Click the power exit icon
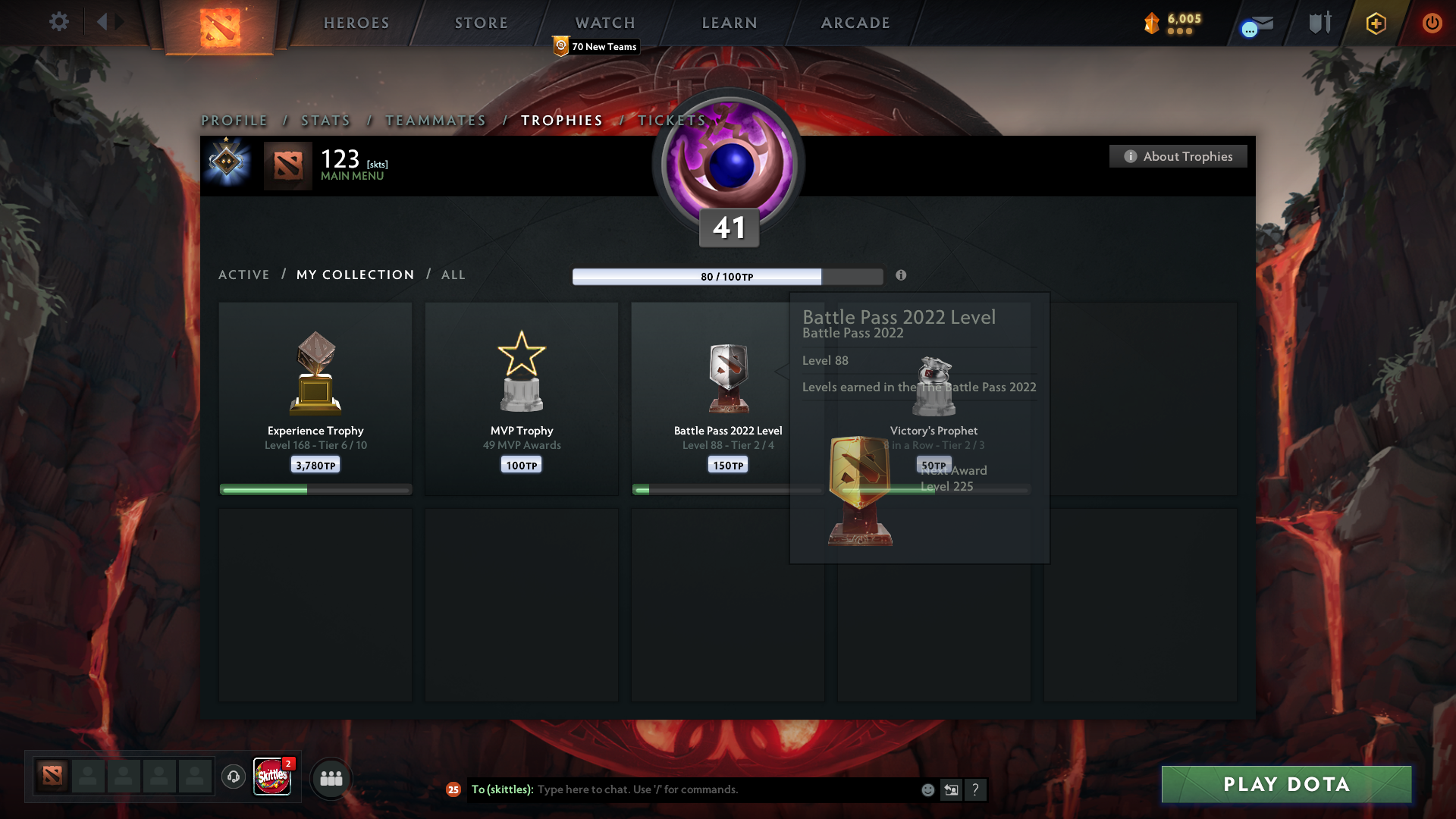The height and width of the screenshot is (819, 1456). (x=1432, y=23)
